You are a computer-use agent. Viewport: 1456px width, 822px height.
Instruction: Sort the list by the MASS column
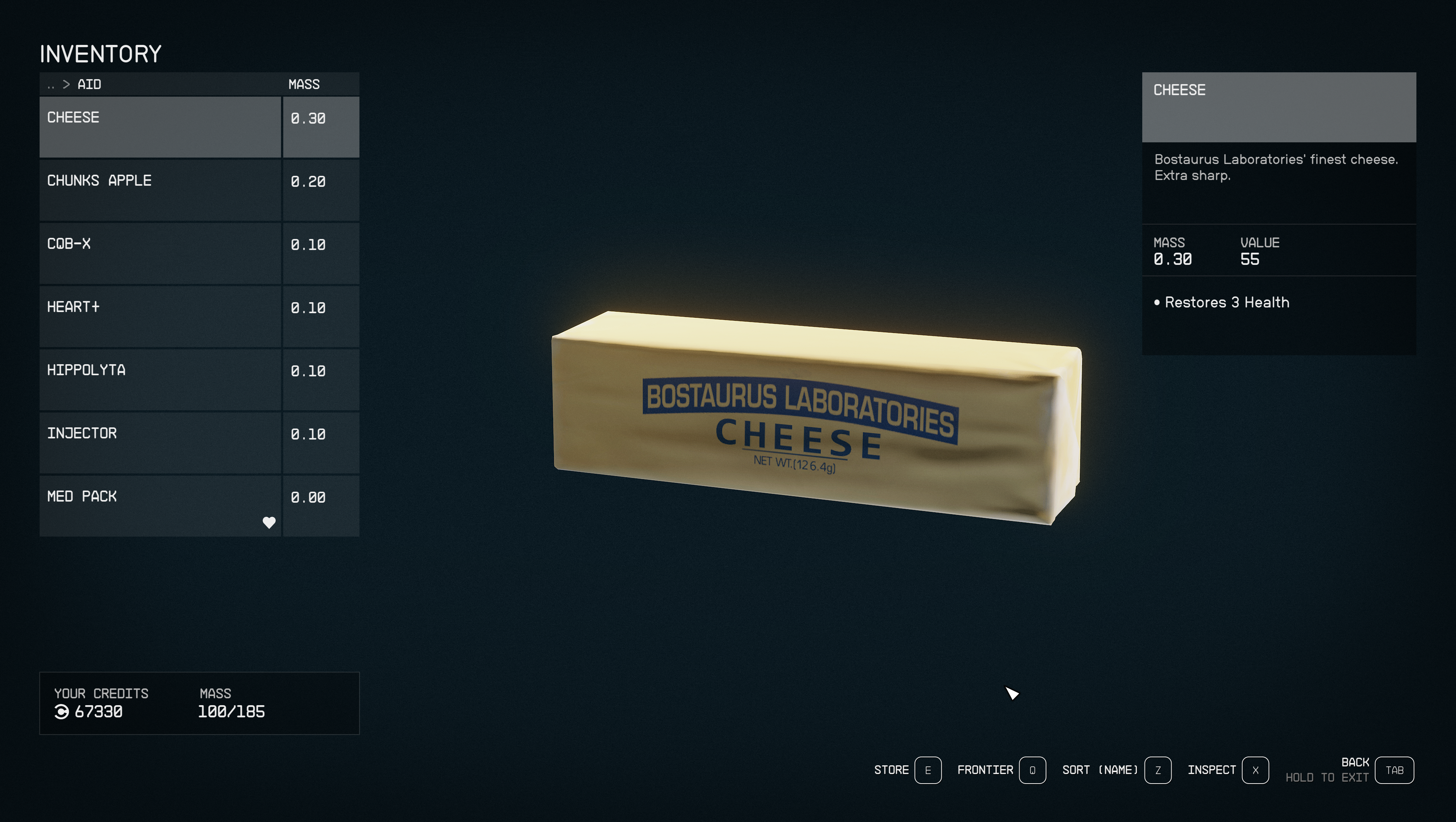tap(304, 85)
